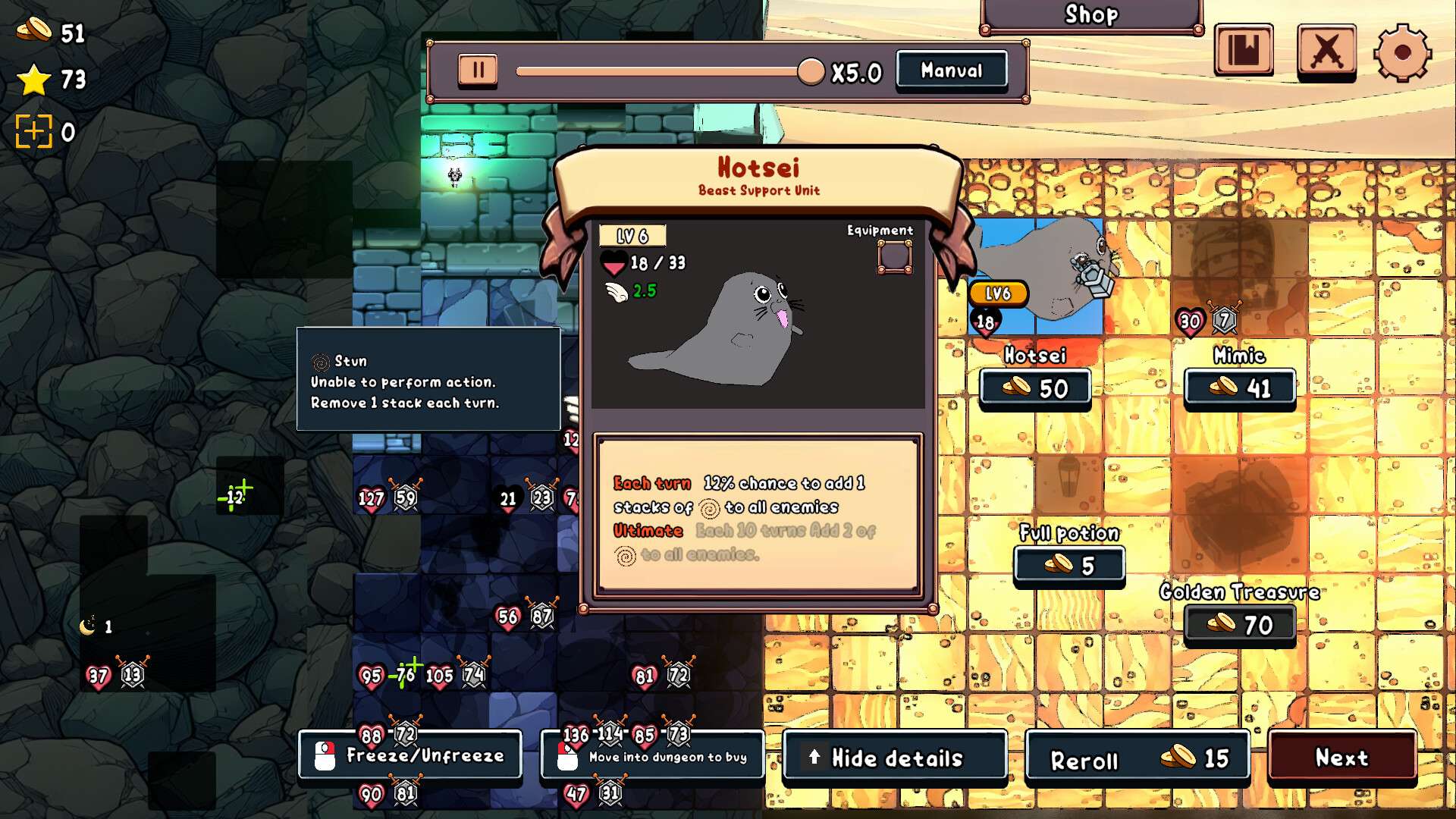1456x819 pixels.
Task: Adjust the game speed slider handle
Action: pos(811,72)
